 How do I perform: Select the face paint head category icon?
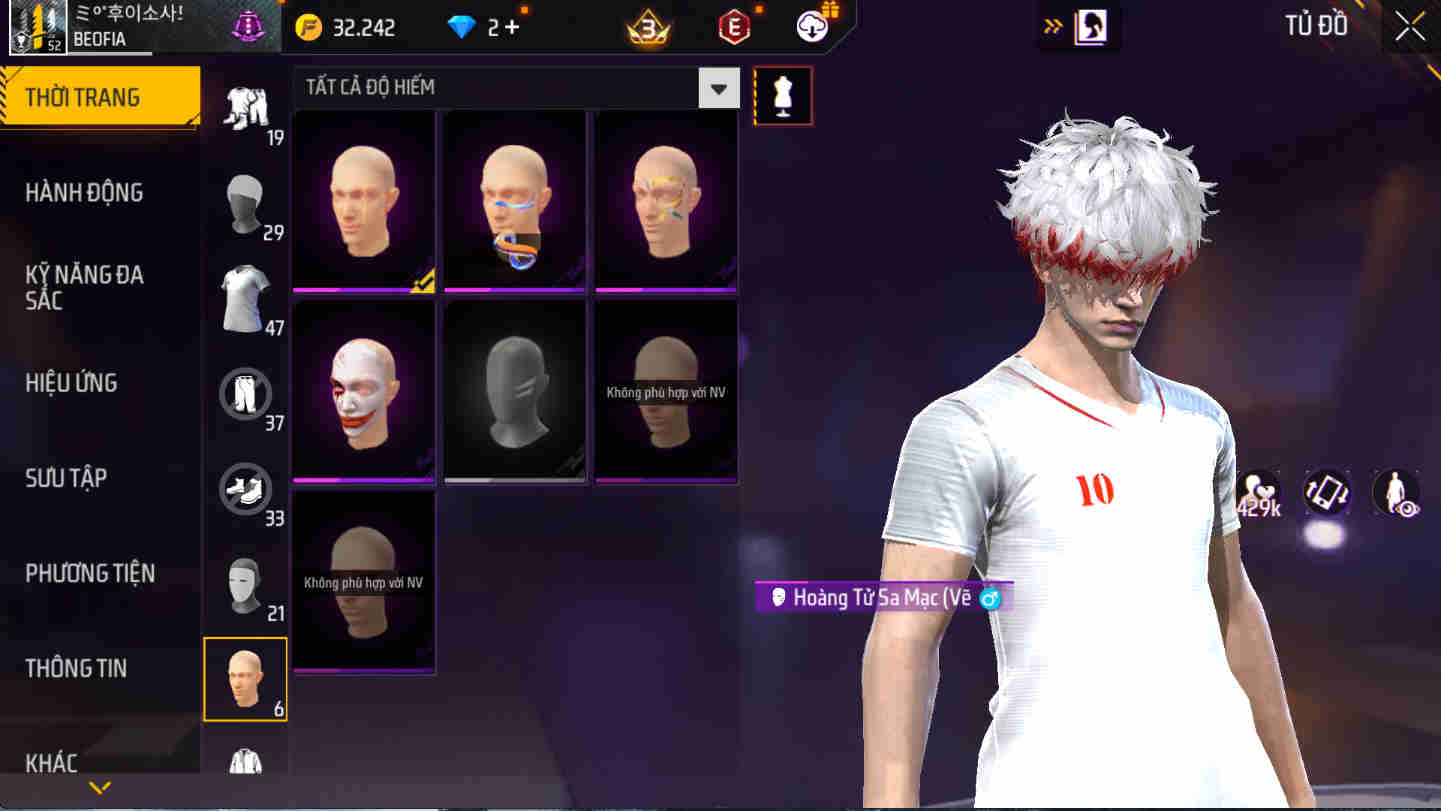coord(245,679)
